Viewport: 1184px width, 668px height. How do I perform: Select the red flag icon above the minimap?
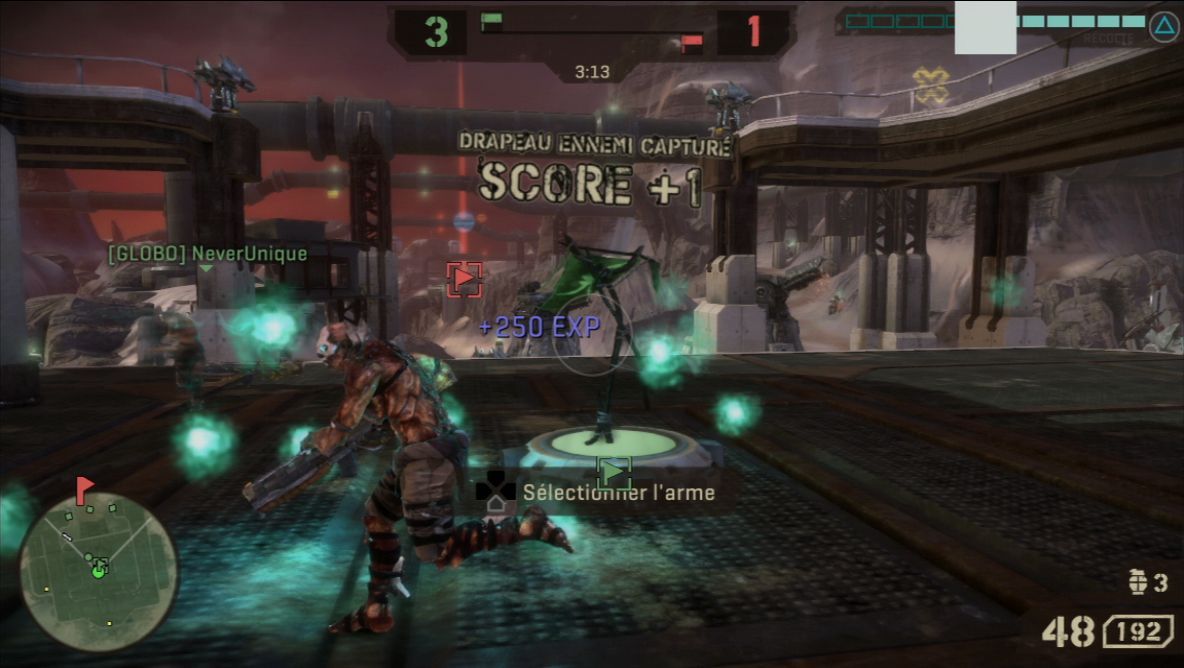84,489
